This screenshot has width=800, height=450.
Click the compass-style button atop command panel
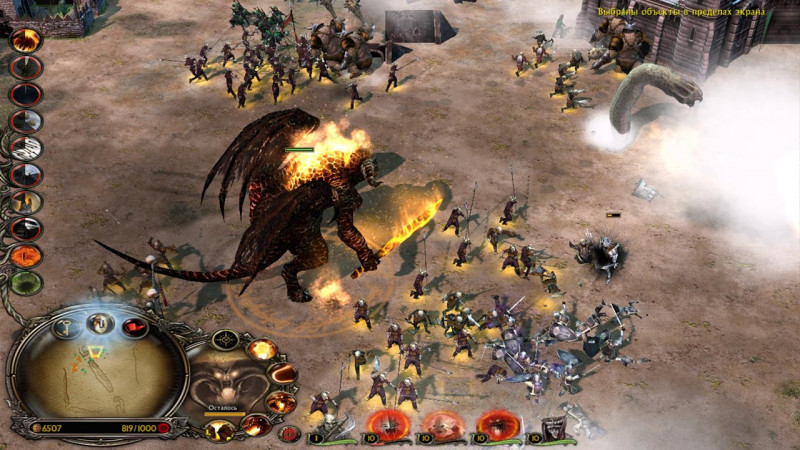pos(225,339)
